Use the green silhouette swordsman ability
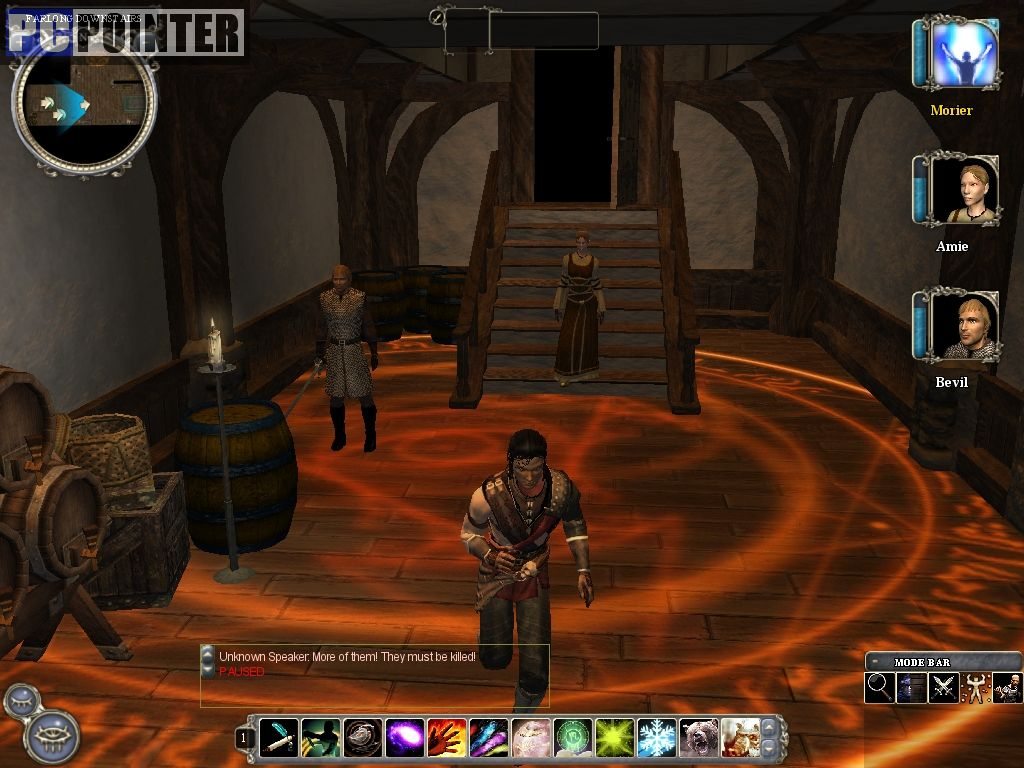The height and width of the screenshot is (768, 1024). tap(321, 738)
